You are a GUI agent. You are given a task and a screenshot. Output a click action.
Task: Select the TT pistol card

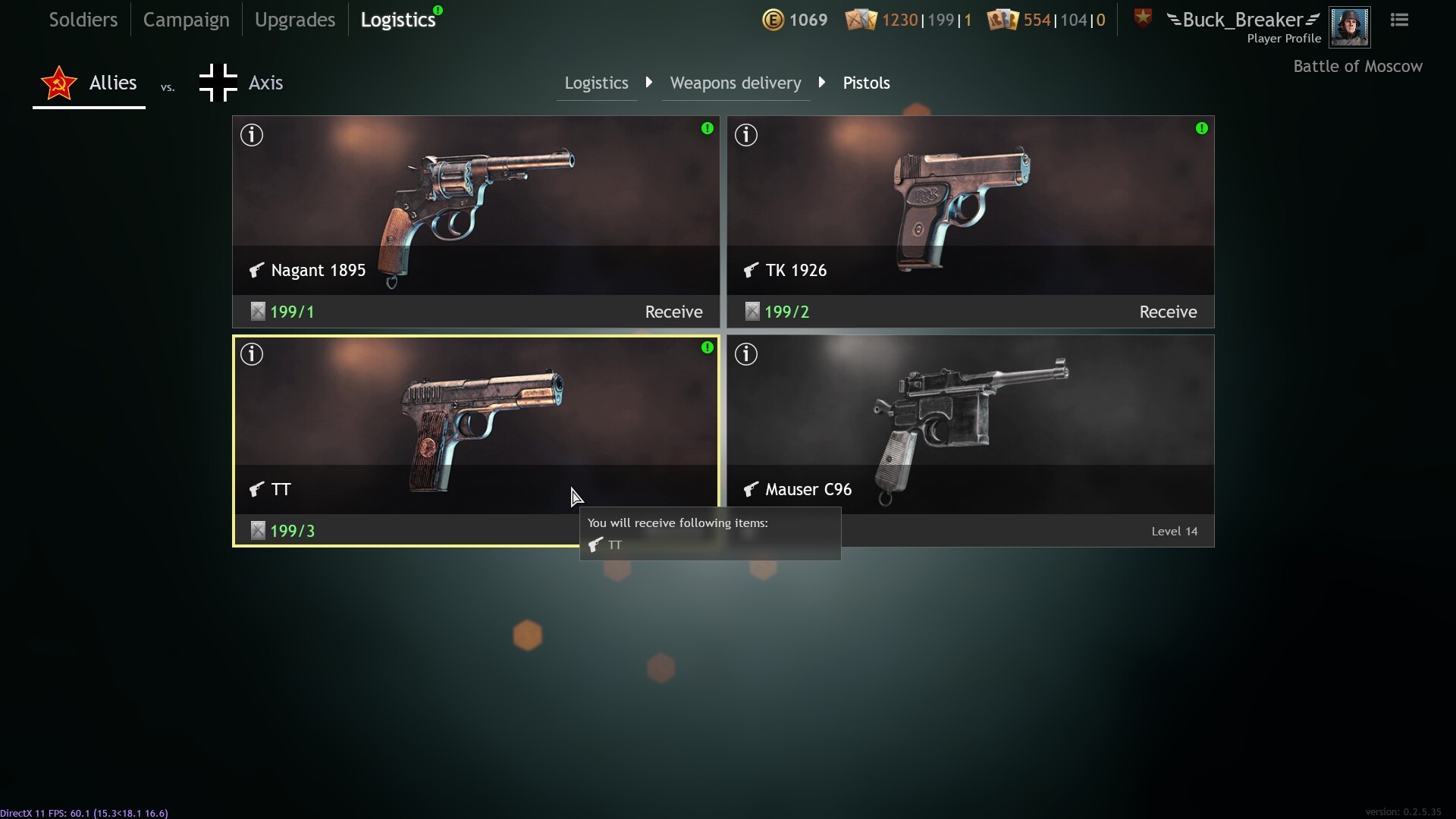click(x=475, y=425)
